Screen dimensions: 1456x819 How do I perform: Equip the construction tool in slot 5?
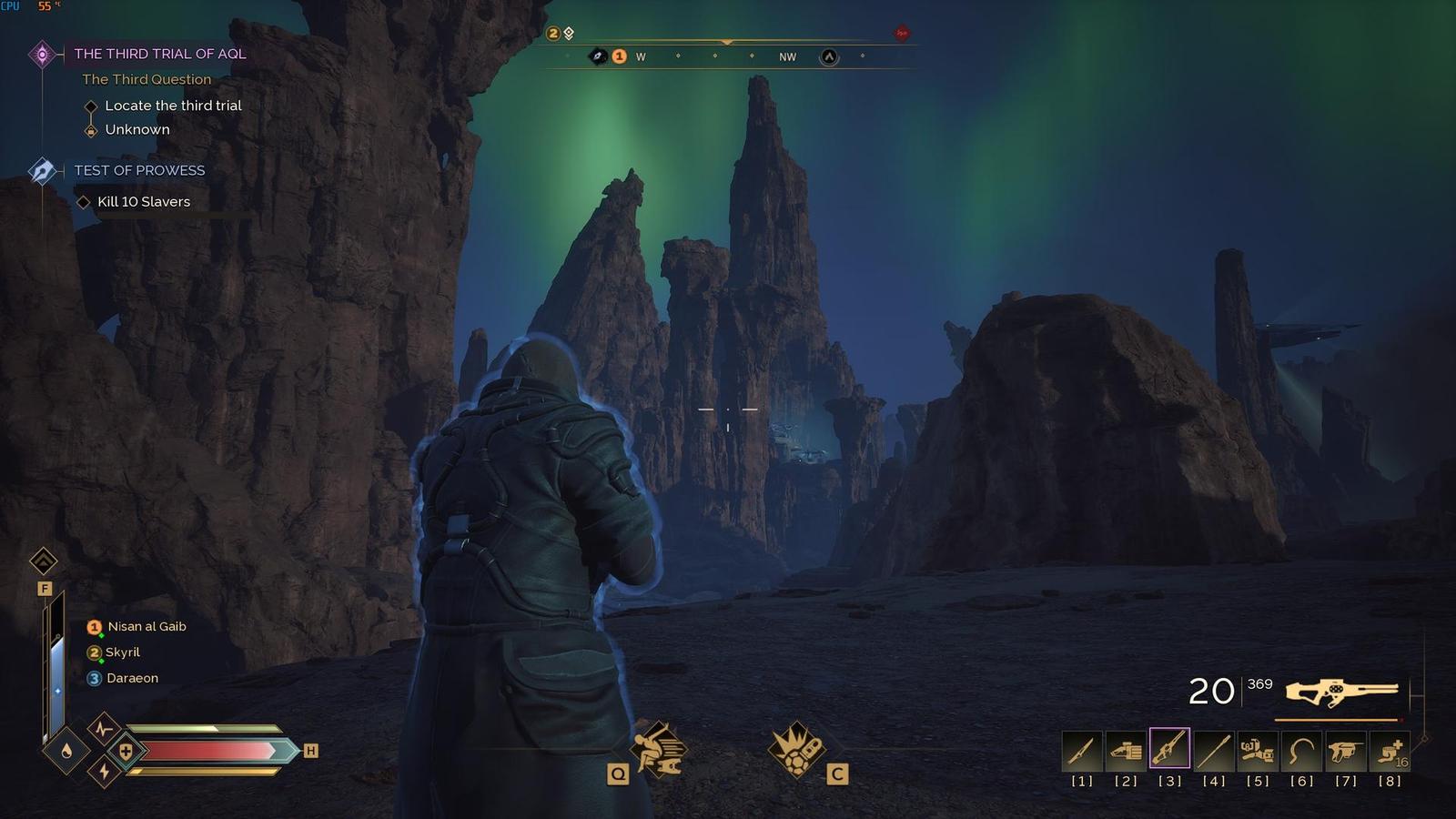(x=1258, y=751)
